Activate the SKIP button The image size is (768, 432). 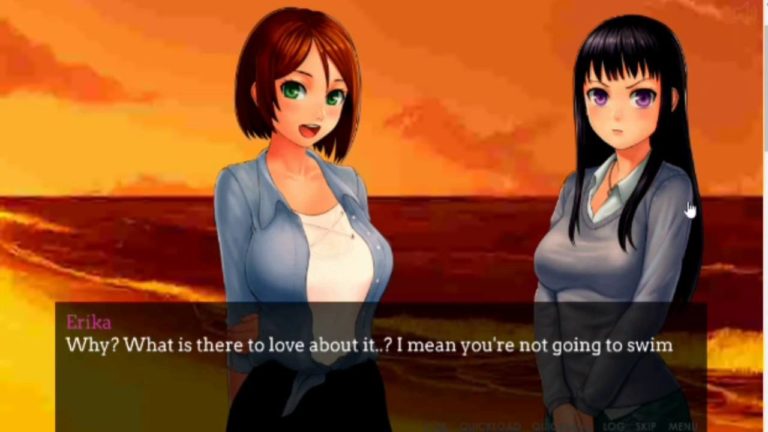pyautogui.click(x=645, y=426)
